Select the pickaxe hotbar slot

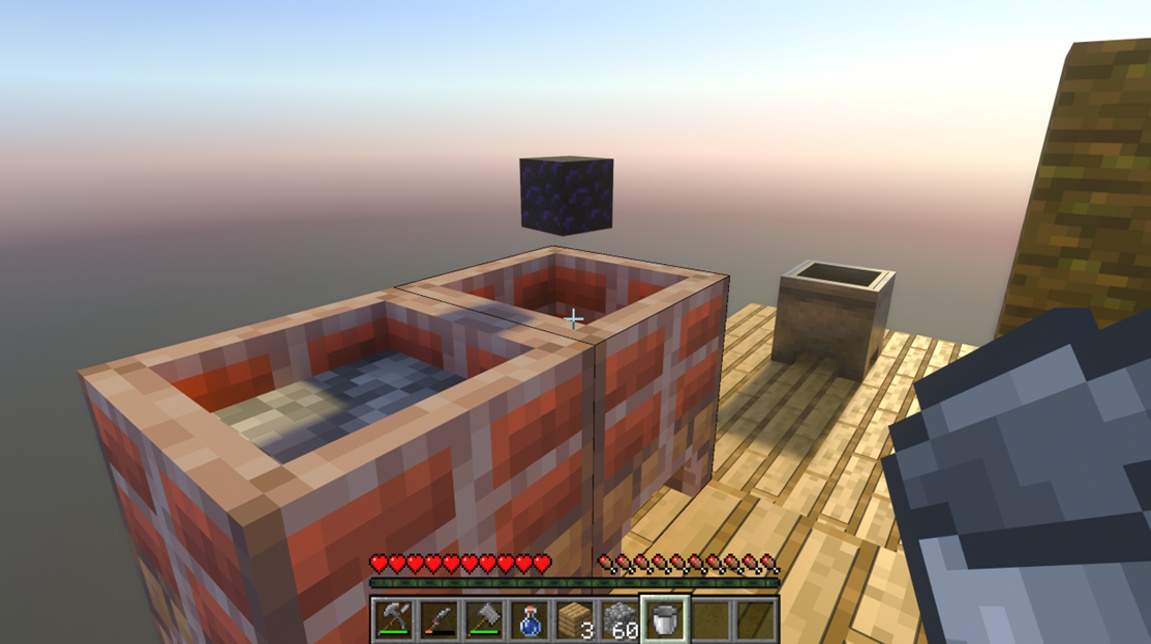coord(392,619)
